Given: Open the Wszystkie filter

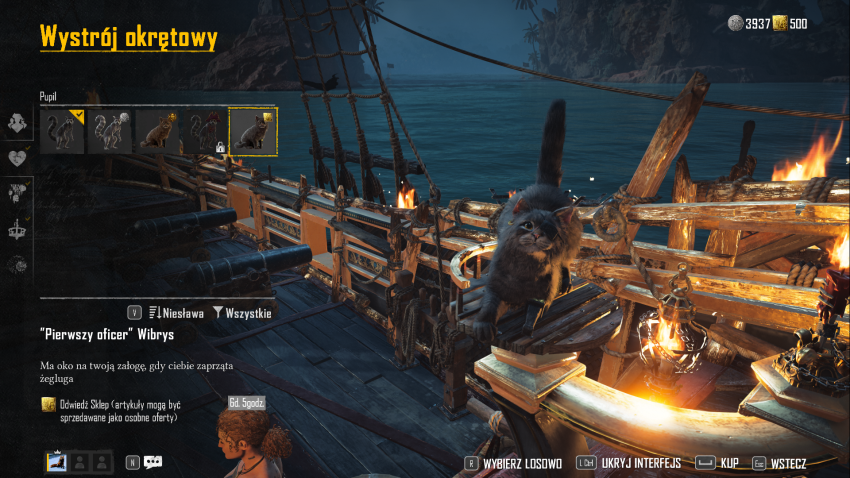Looking at the screenshot, I should pyautogui.click(x=241, y=313).
